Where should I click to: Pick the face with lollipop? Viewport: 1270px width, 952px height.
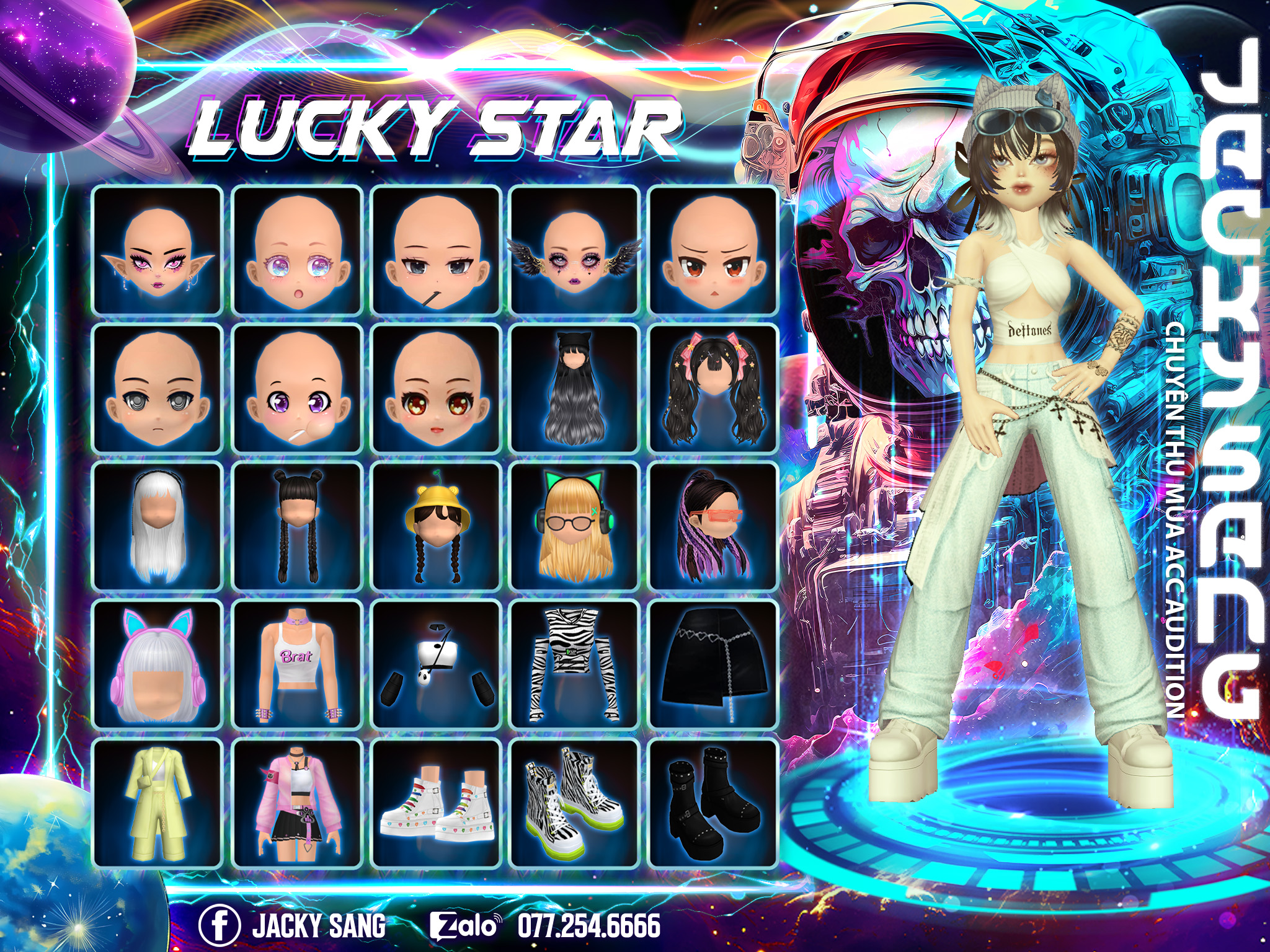click(x=296, y=389)
